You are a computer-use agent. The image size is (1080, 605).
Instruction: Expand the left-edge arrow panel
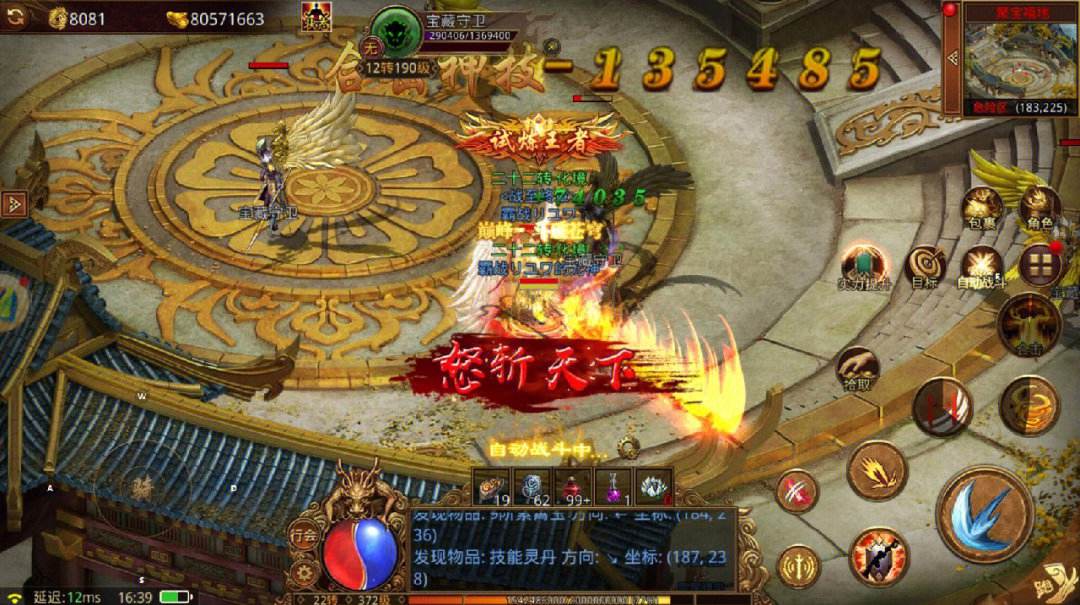(14, 203)
